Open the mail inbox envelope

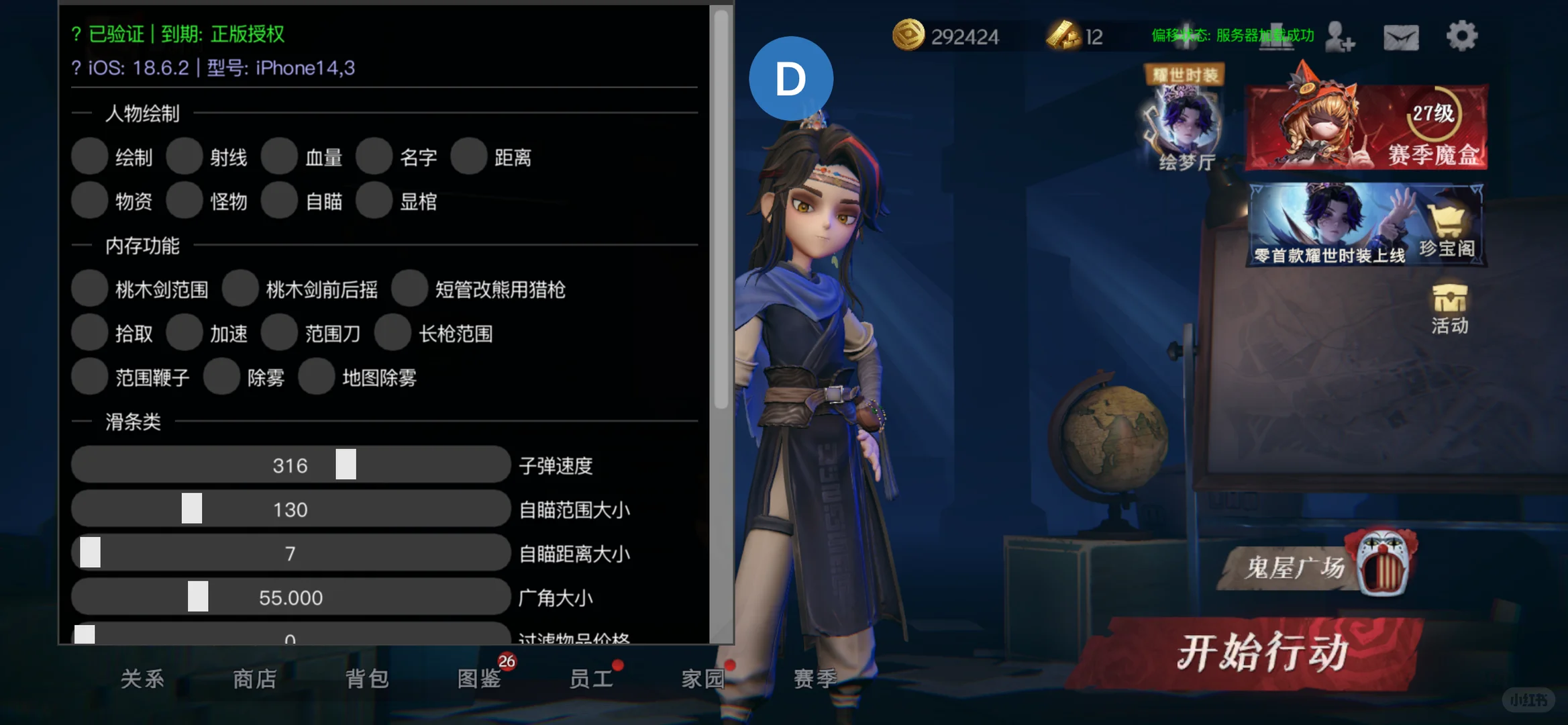click(1402, 37)
